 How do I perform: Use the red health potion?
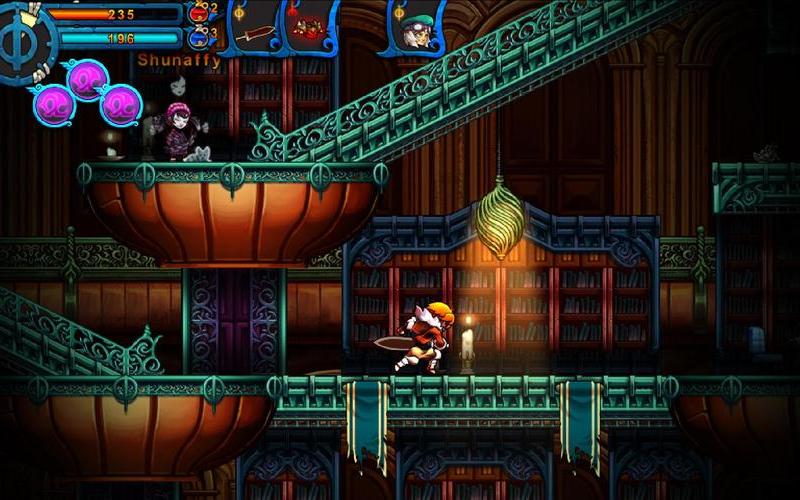pyautogui.click(x=199, y=12)
